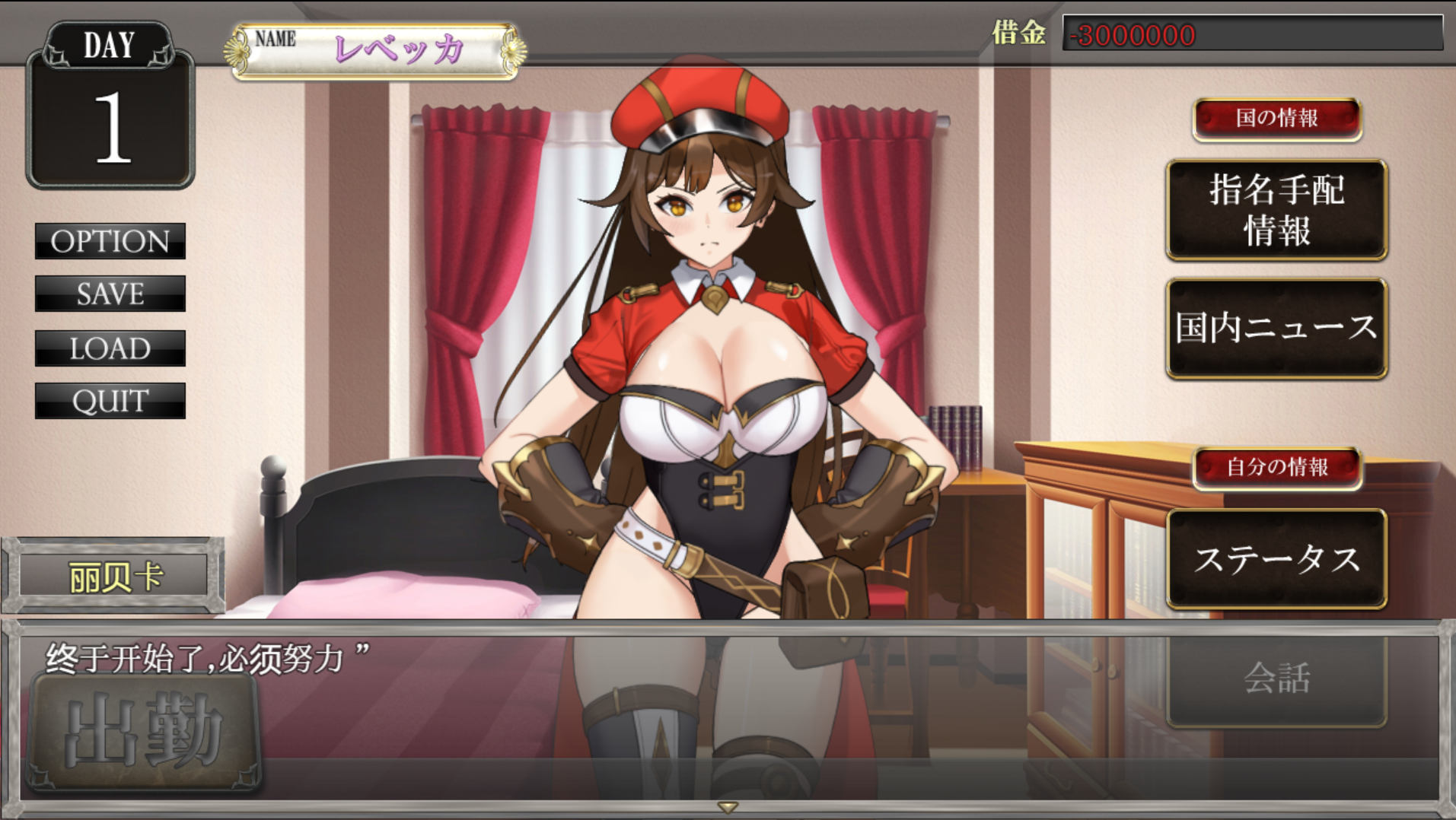The height and width of the screenshot is (820, 1456).
Task: Open the 指名手配情報 wanted information panel
Action: (1276, 211)
